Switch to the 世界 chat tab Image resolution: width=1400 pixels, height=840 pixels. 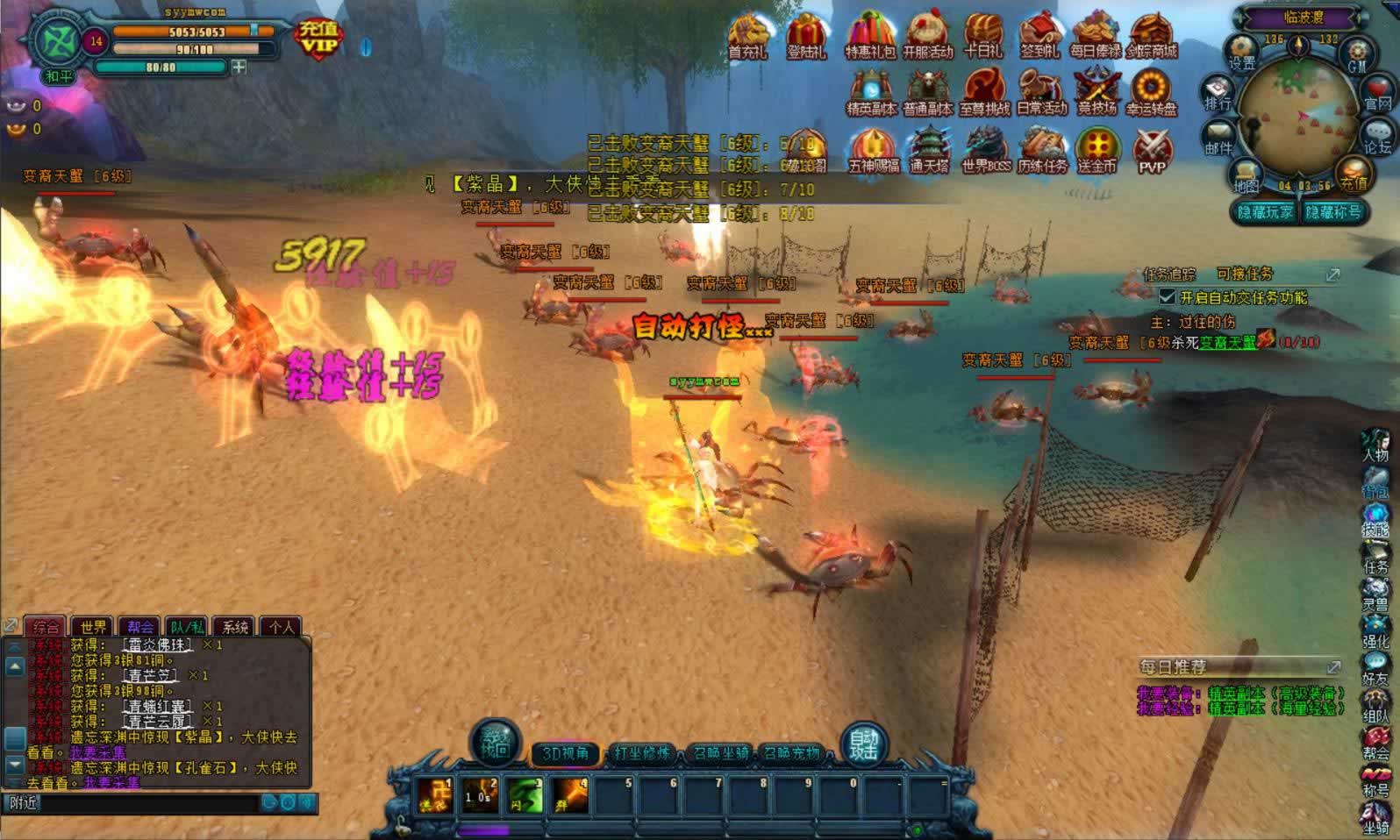[x=93, y=626]
